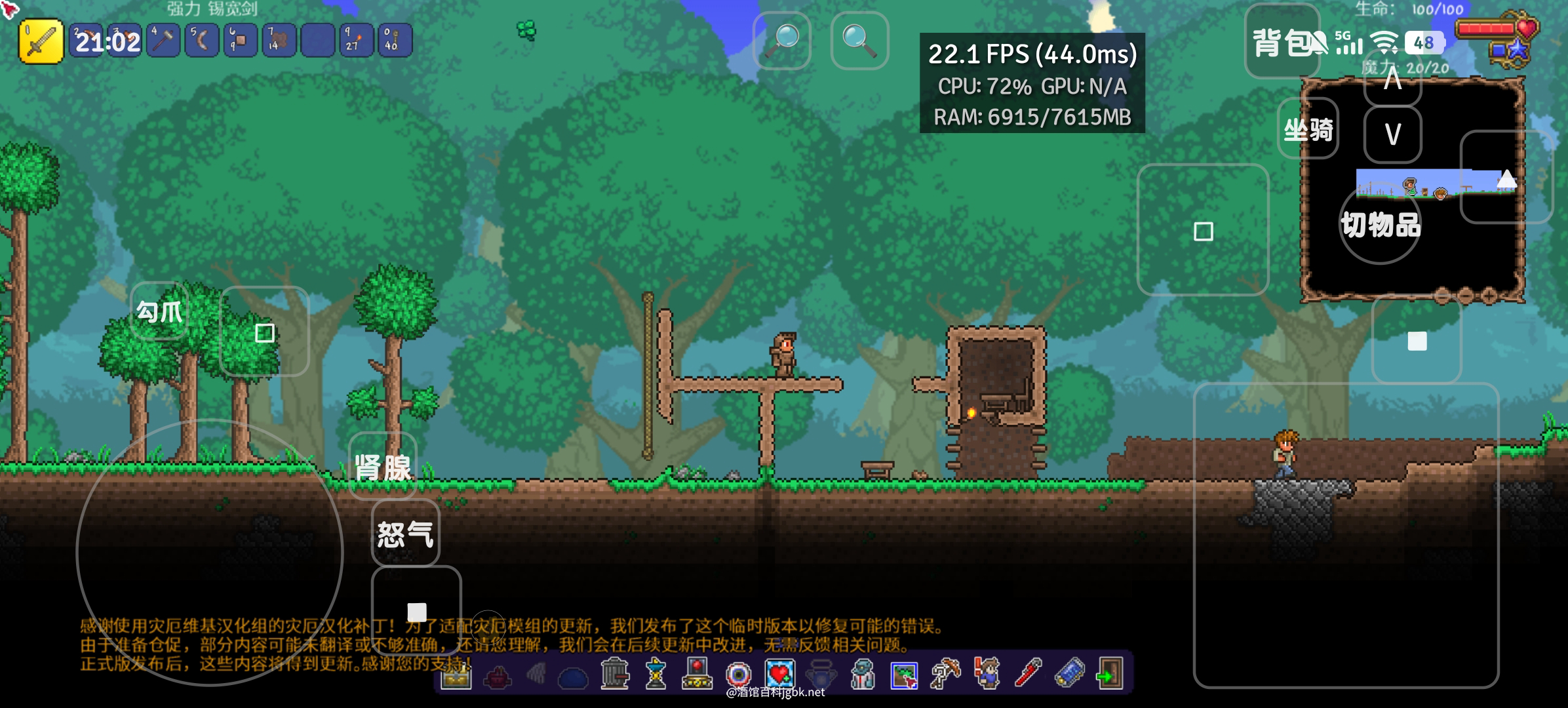Click the door with green arrow icon
The image size is (1568, 708).
click(x=1109, y=673)
